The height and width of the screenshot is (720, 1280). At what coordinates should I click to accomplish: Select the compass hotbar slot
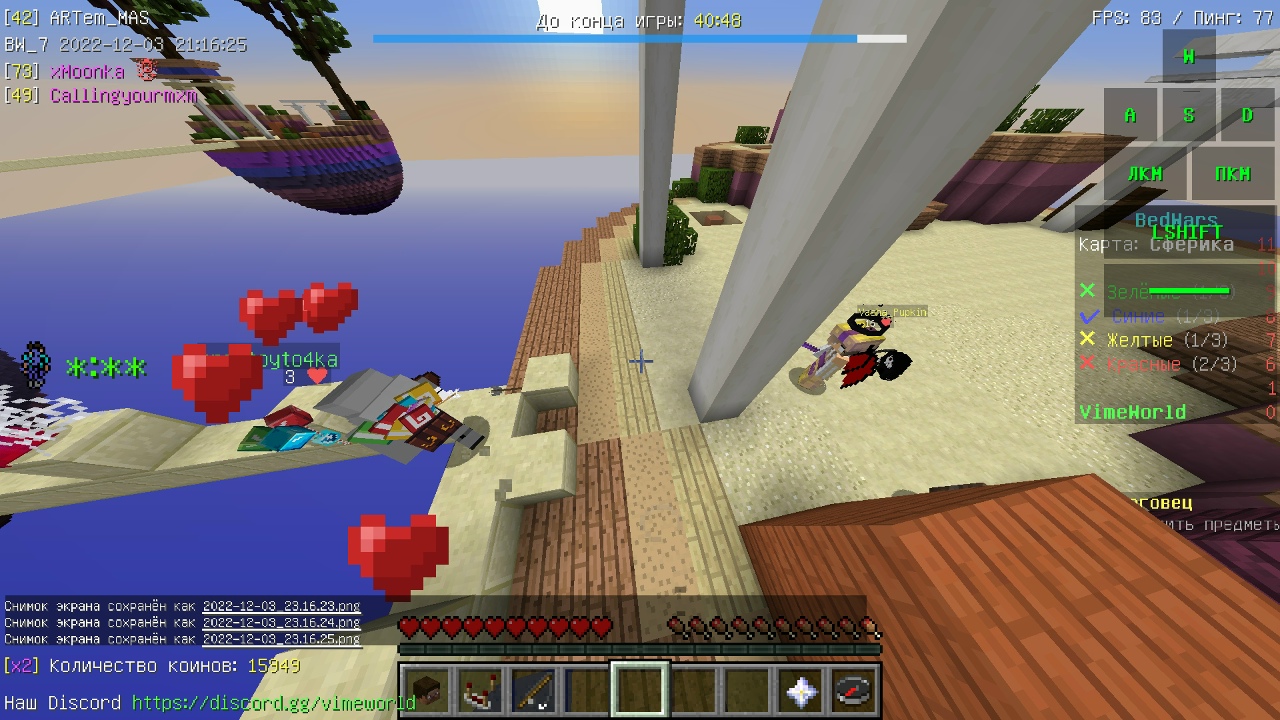coord(855,691)
